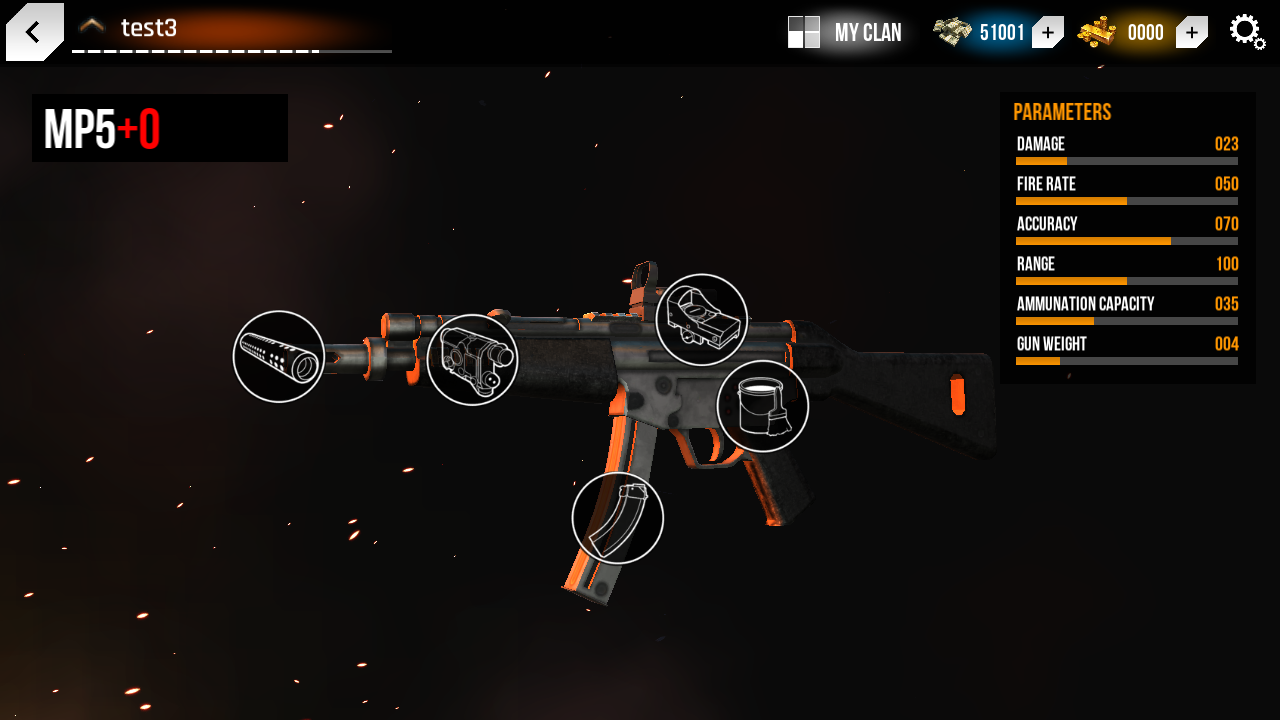Add cash with the plus button
The width and height of the screenshot is (1280, 720).
coord(1047,32)
